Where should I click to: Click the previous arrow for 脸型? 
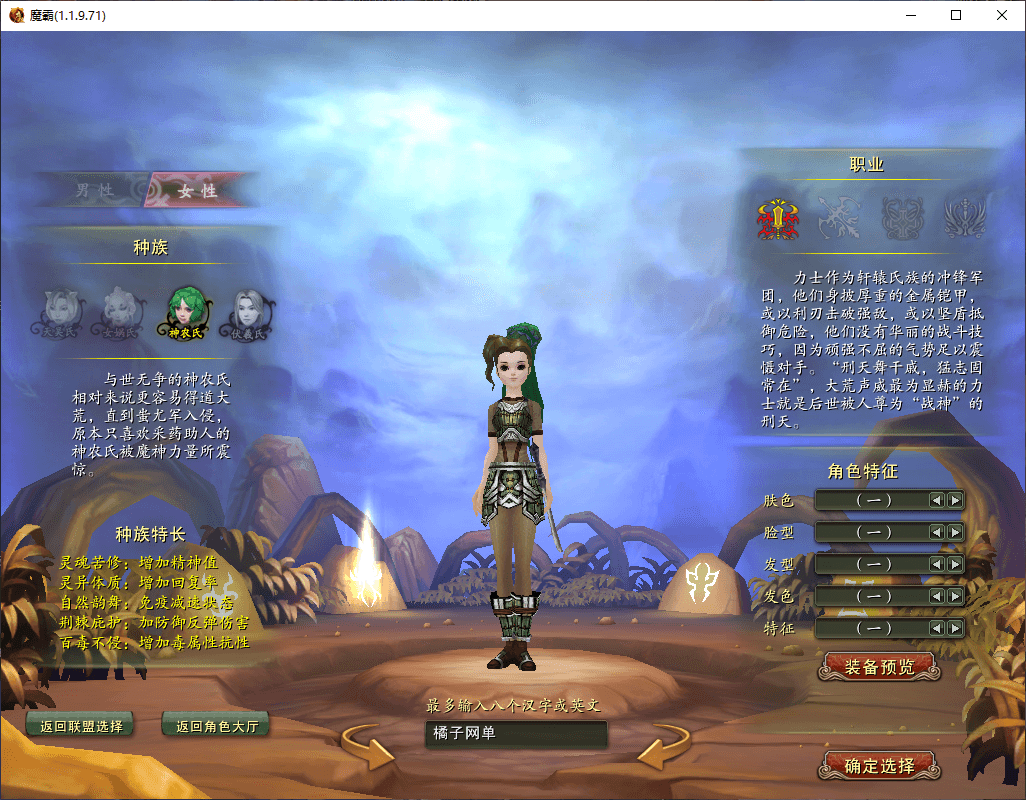[937, 532]
